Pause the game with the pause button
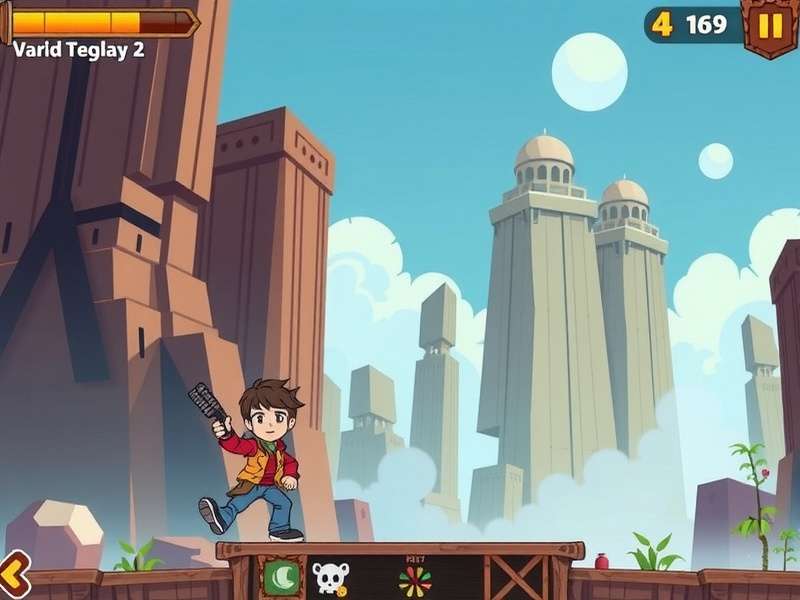Viewport: 800px width, 600px height. (x=770, y=26)
